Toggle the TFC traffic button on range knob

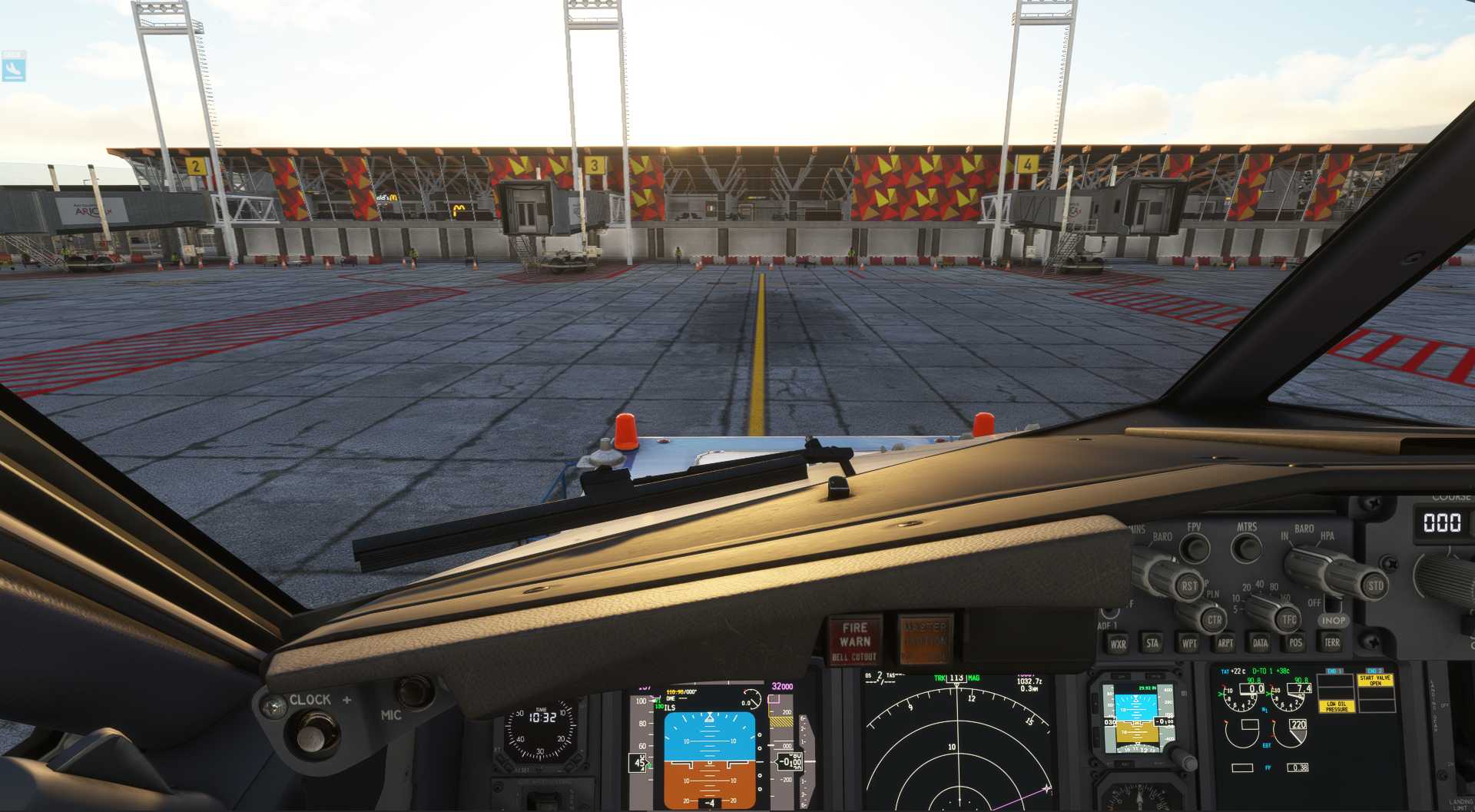tap(1288, 618)
